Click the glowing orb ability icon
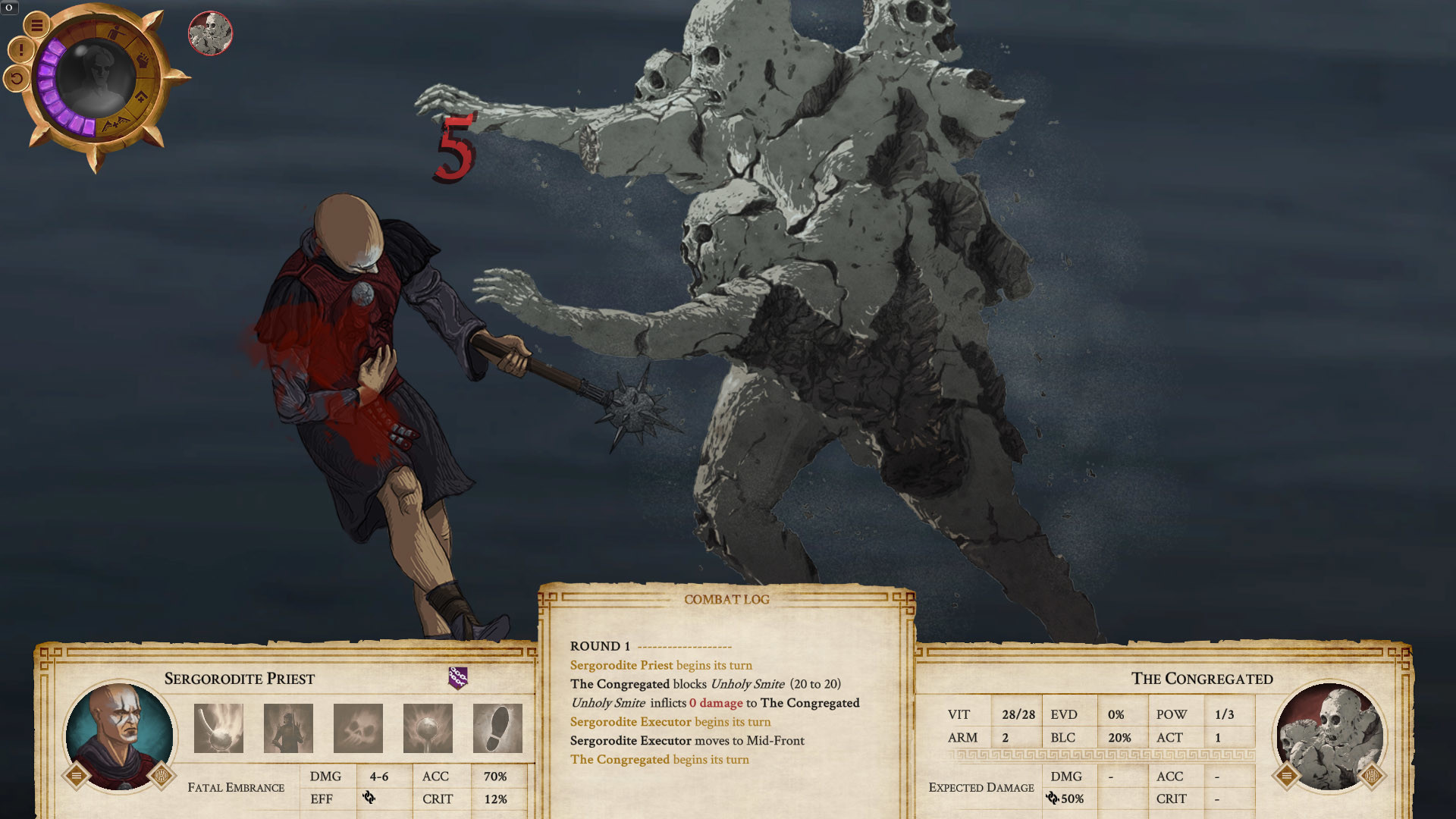 [427, 728]
